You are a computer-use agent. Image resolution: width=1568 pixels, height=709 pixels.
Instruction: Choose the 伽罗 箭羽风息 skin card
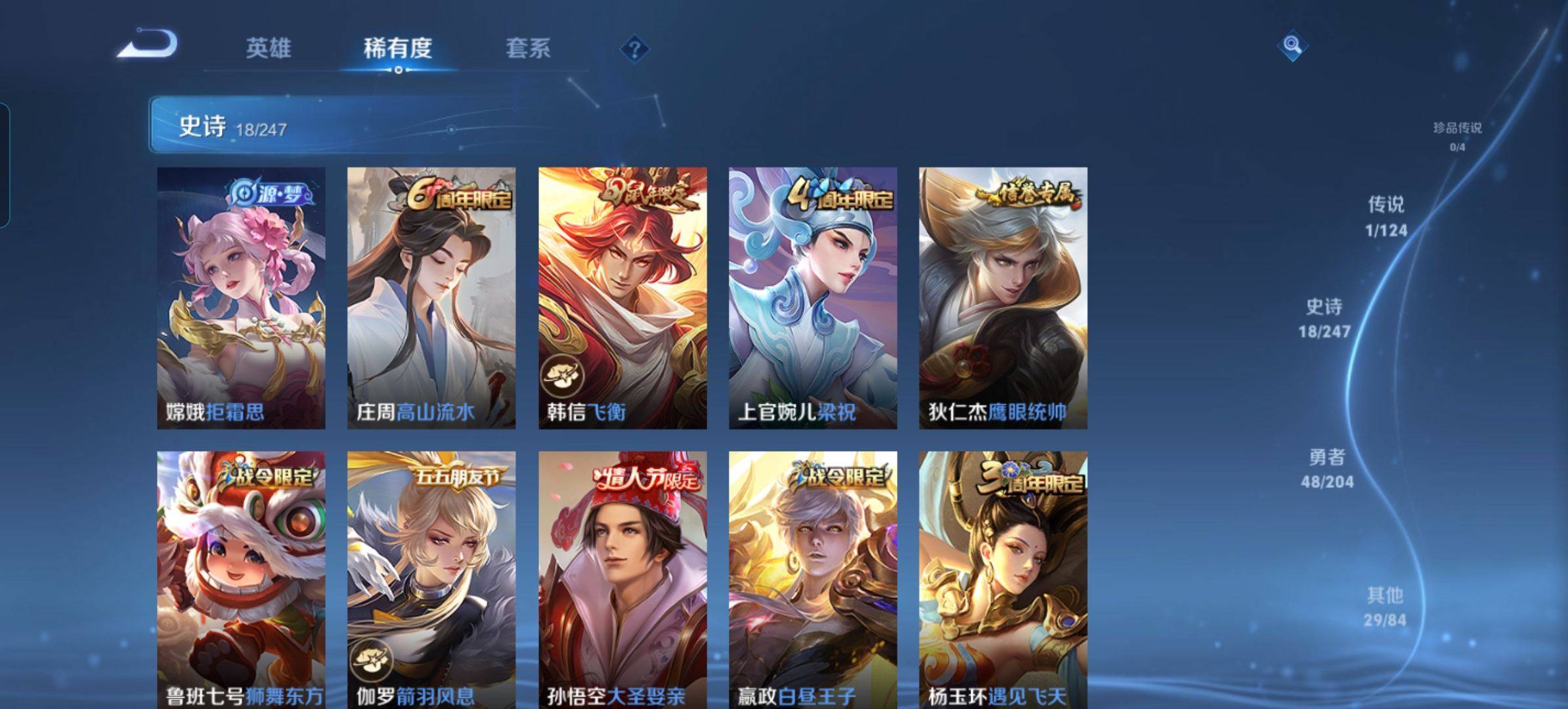coord(431,579)
